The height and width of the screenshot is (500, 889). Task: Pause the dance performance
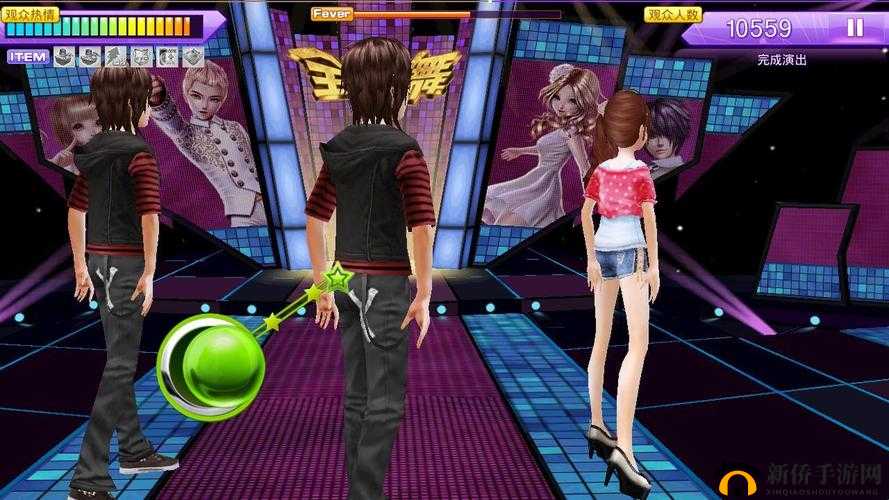pos(854,28)
